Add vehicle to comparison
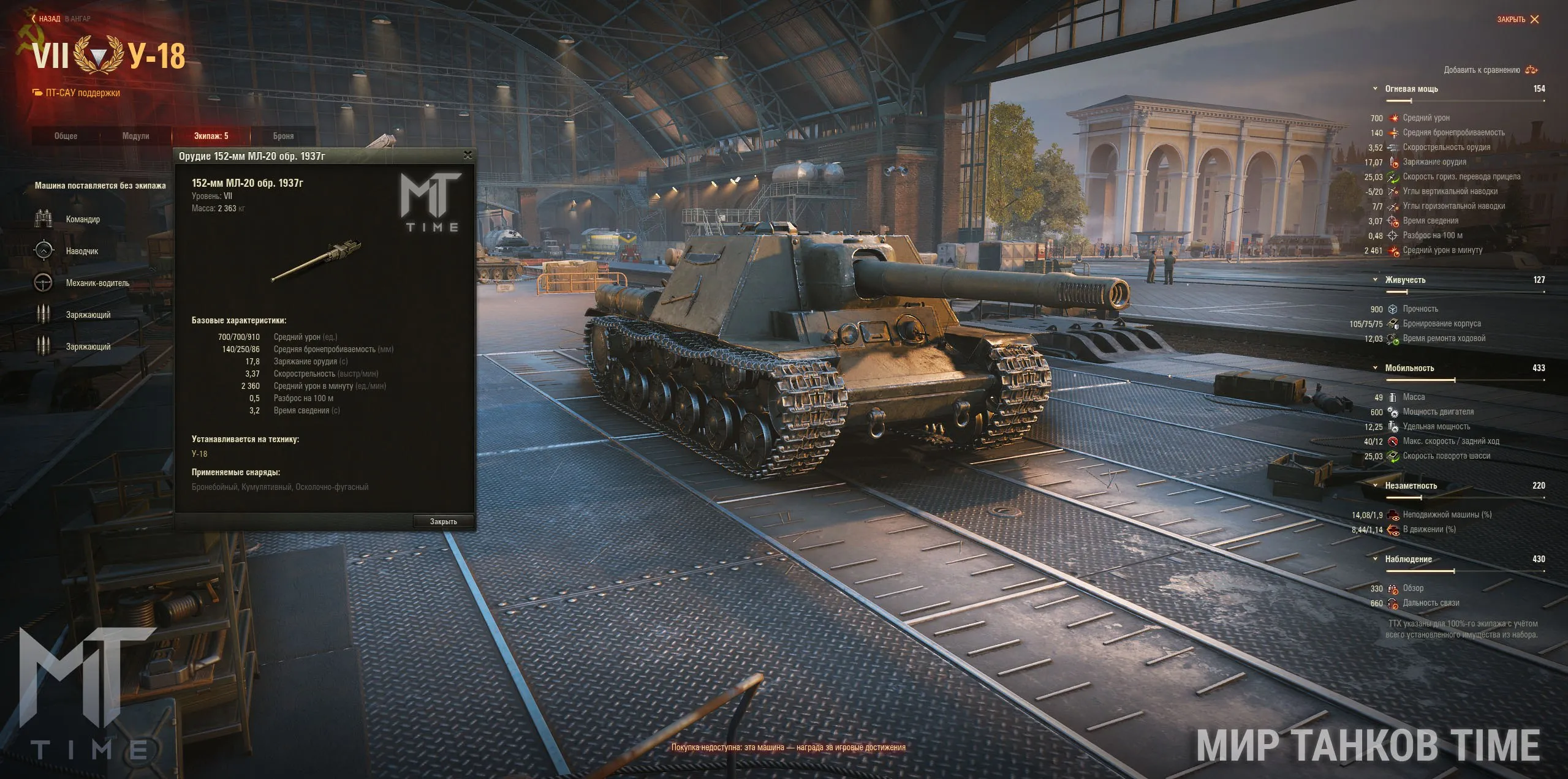1568x779 pixels. point(1490,70)
